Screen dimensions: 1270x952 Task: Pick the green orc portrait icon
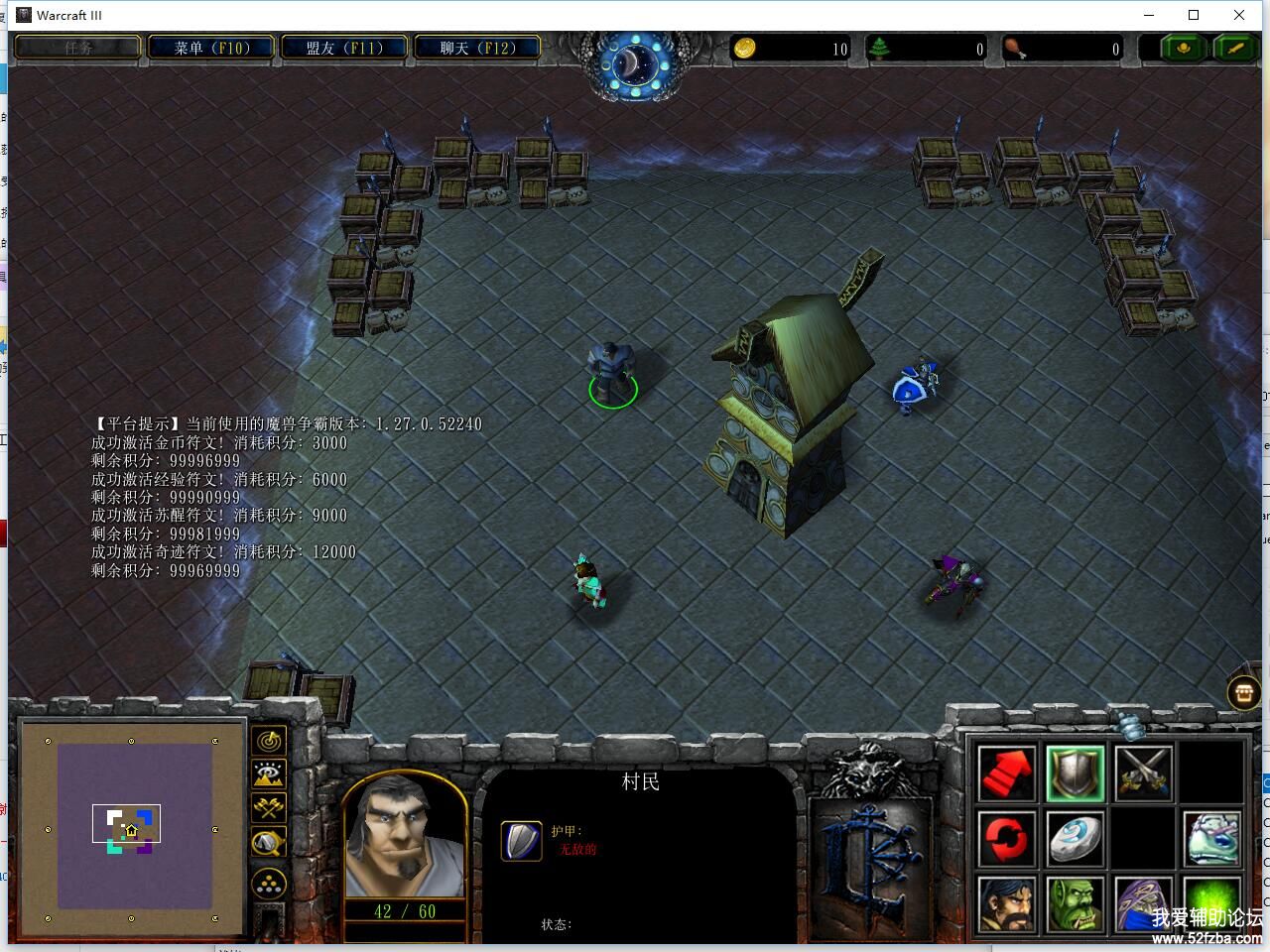pyautogui.click(x=1075, y=903)
